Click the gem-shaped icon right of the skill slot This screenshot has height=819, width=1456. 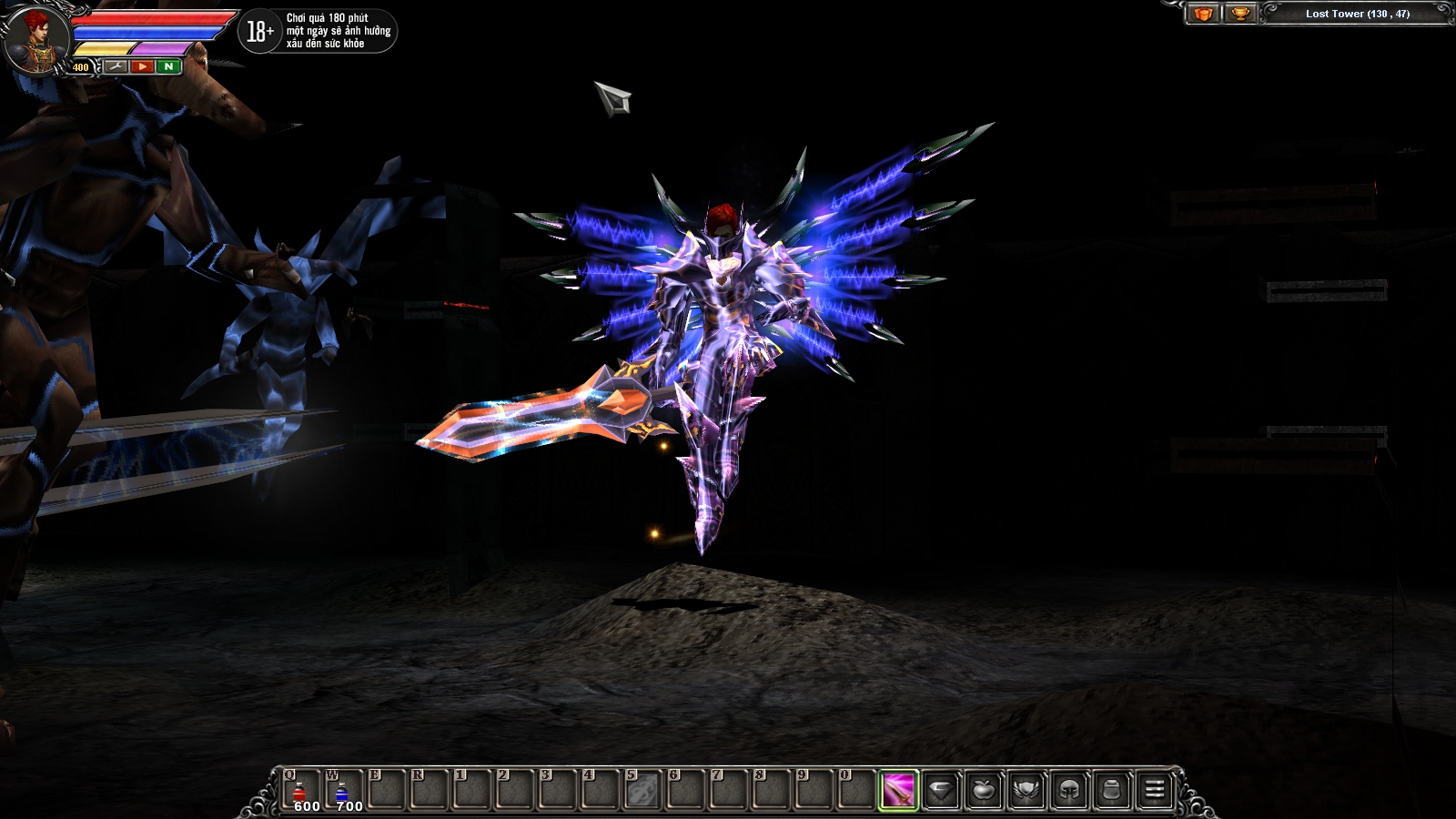(x=942, y=788)
